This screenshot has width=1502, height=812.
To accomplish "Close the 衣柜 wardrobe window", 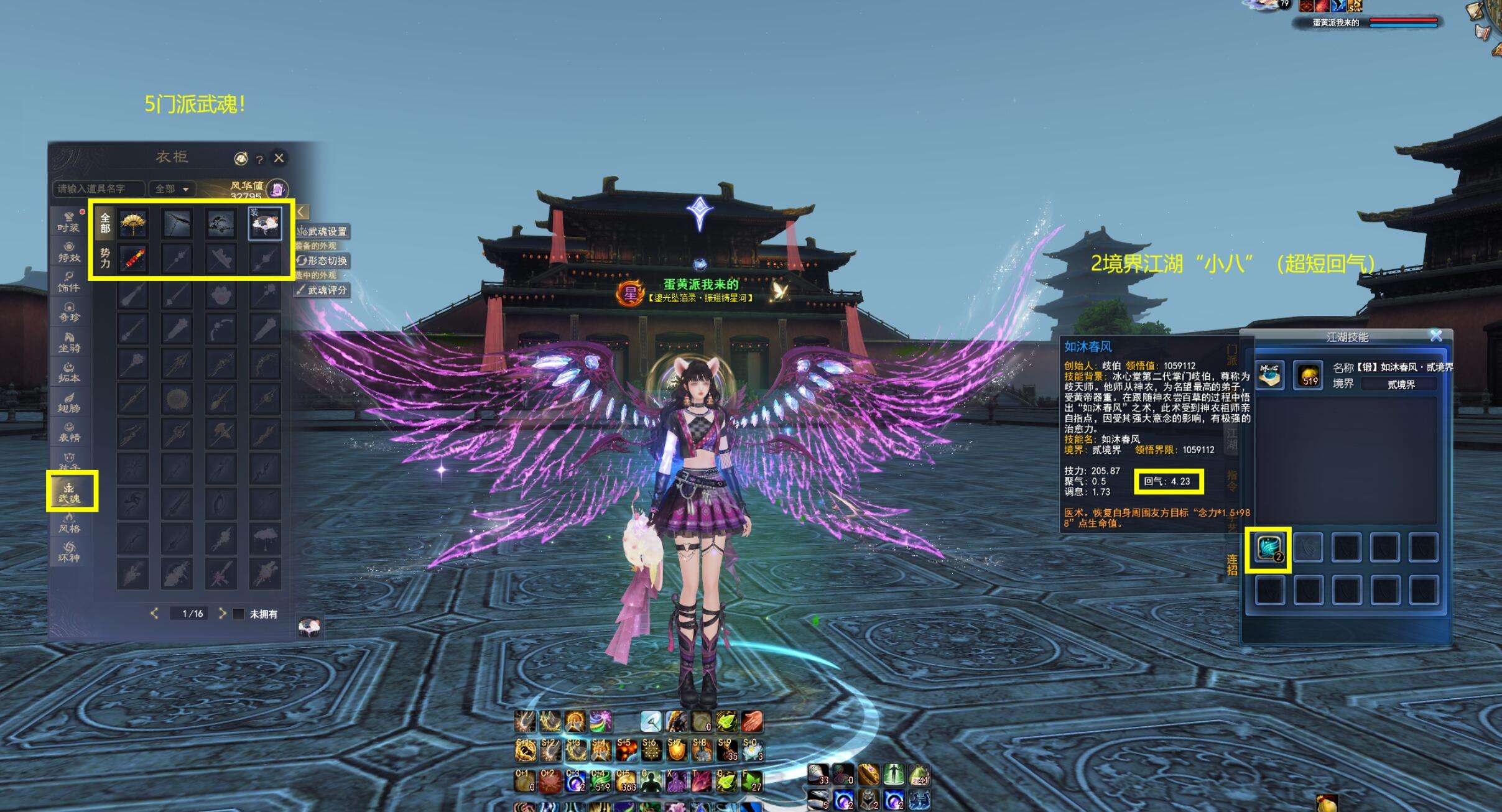I will [x=279, y=158].
